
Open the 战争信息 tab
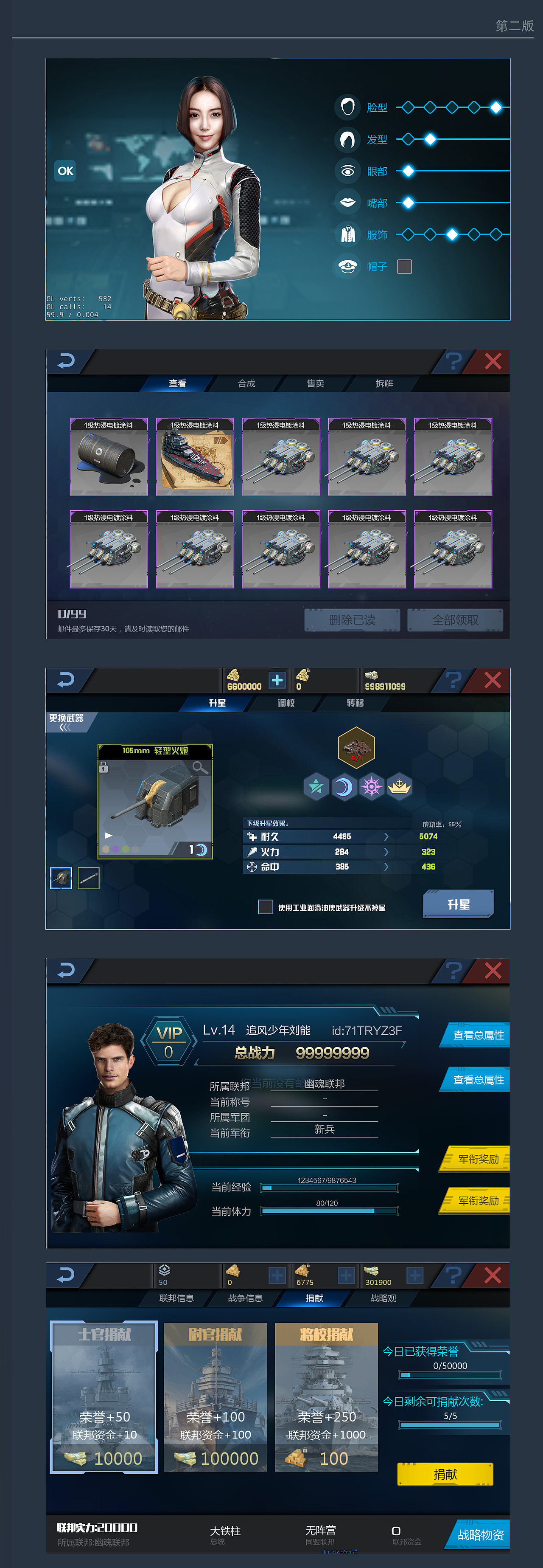(245, 1298)
